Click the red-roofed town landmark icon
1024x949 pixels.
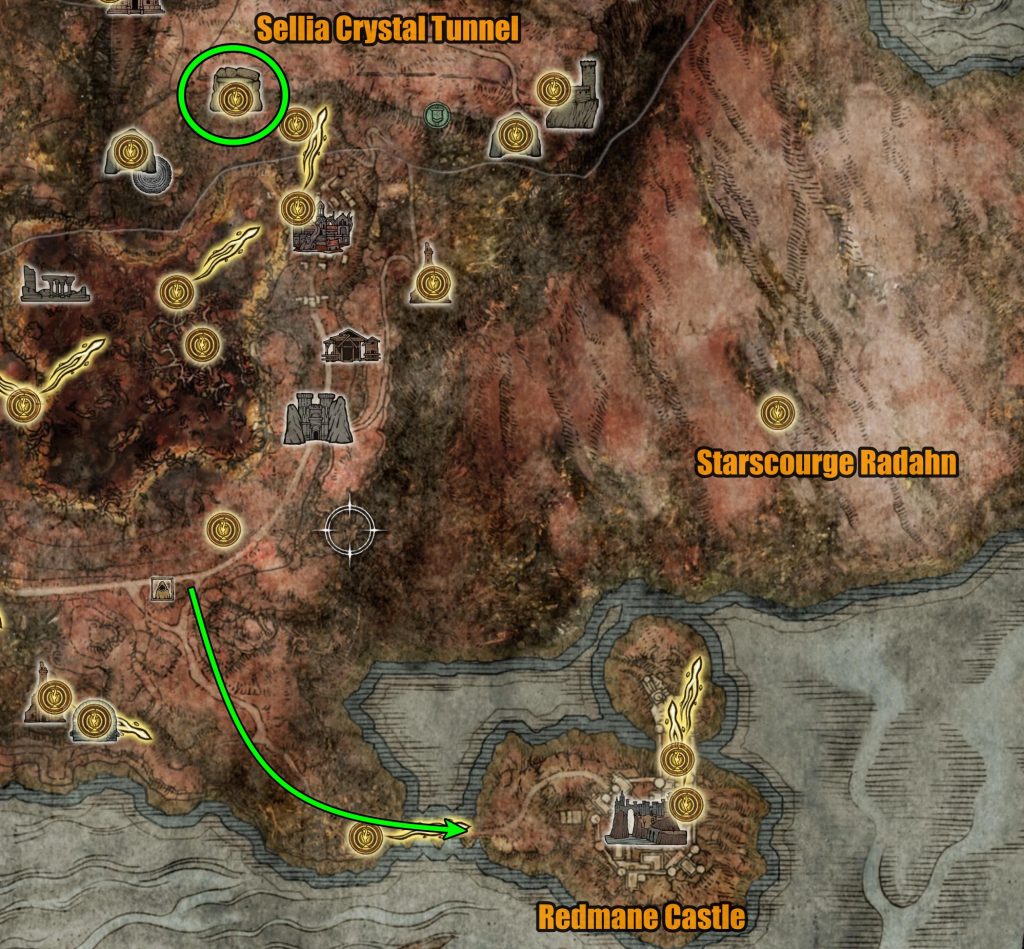(323, 228)
